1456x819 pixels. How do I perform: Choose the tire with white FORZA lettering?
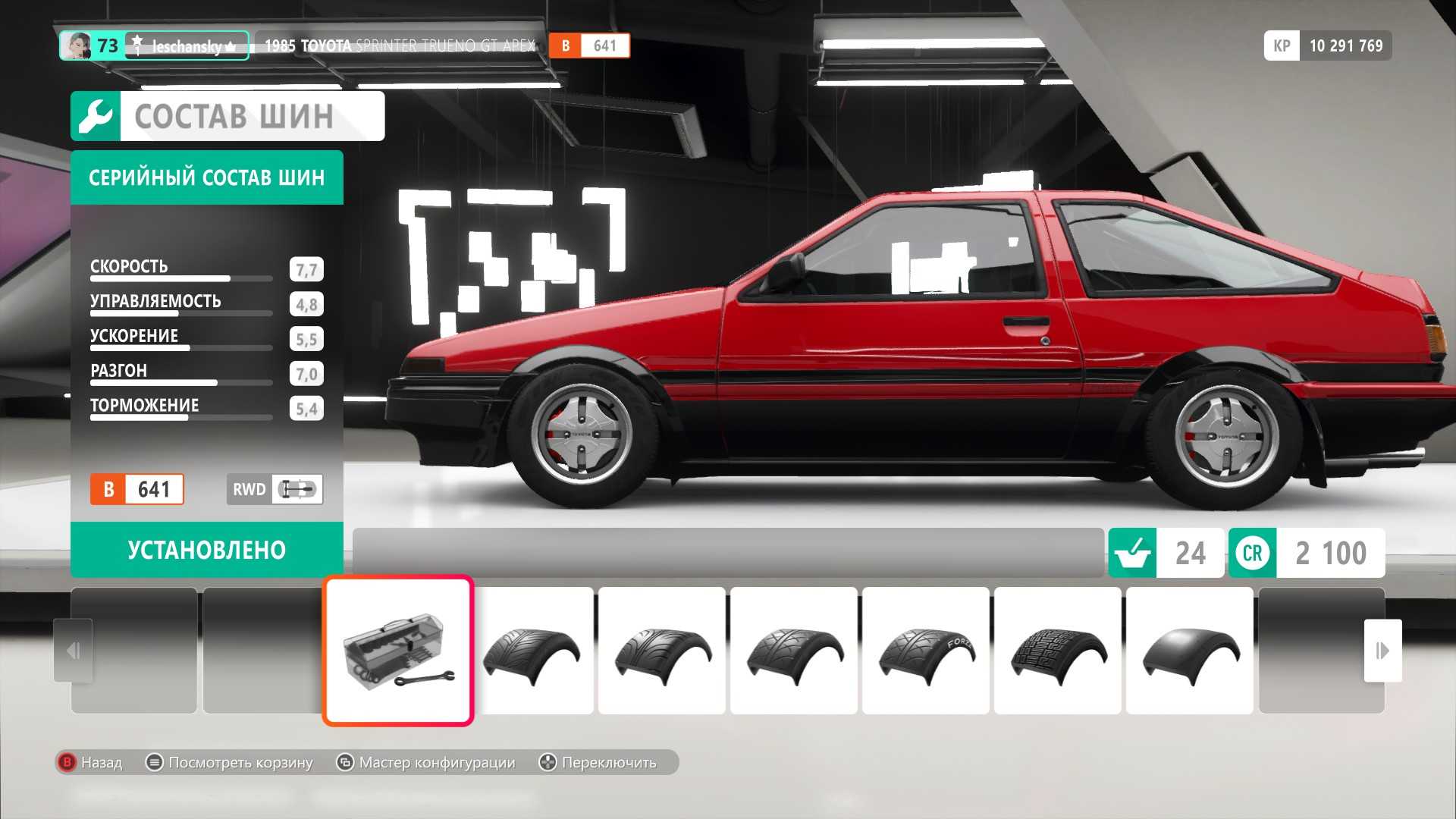point(925,651)
